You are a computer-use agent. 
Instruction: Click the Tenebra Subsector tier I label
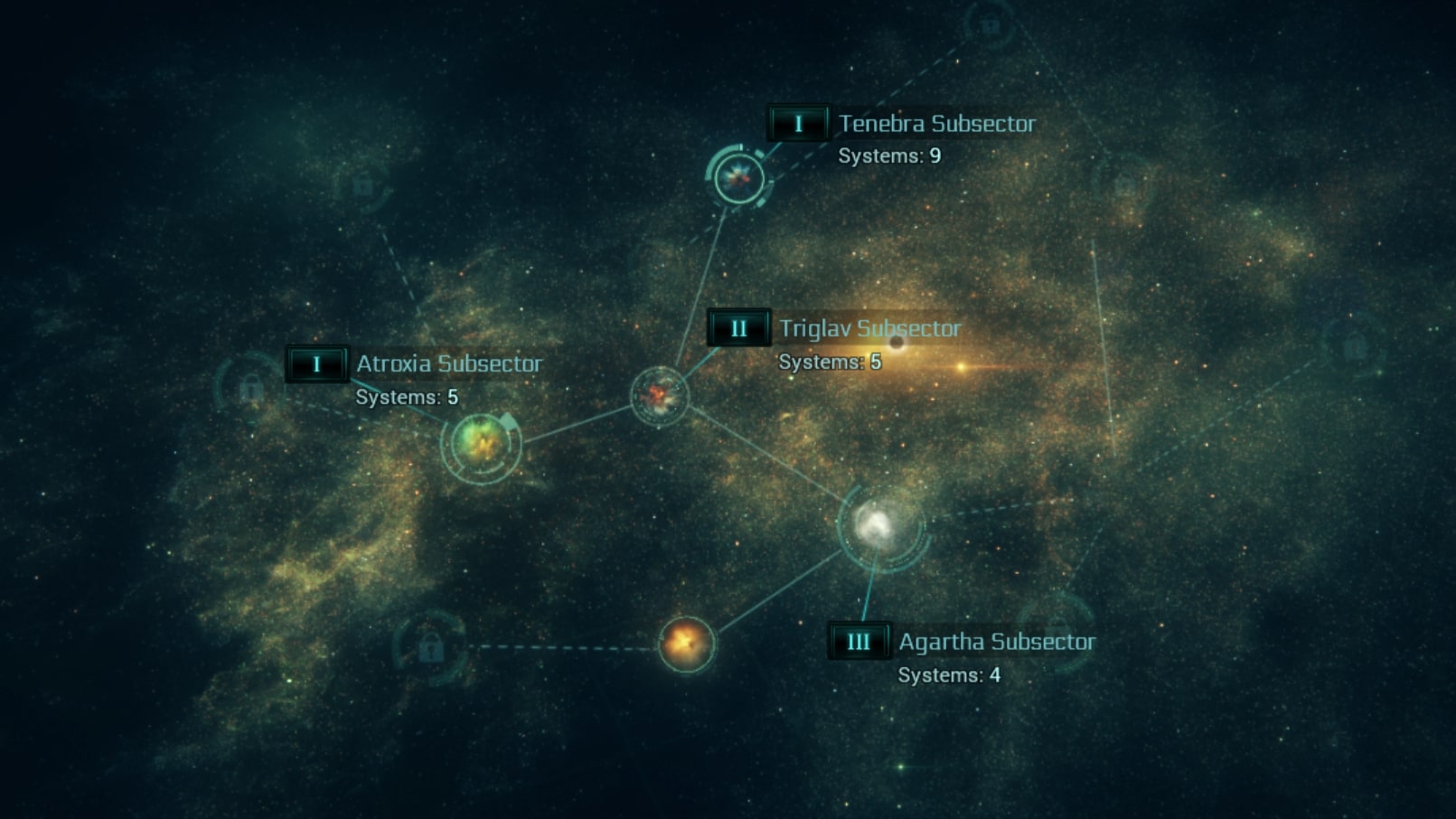pos(798,124)
